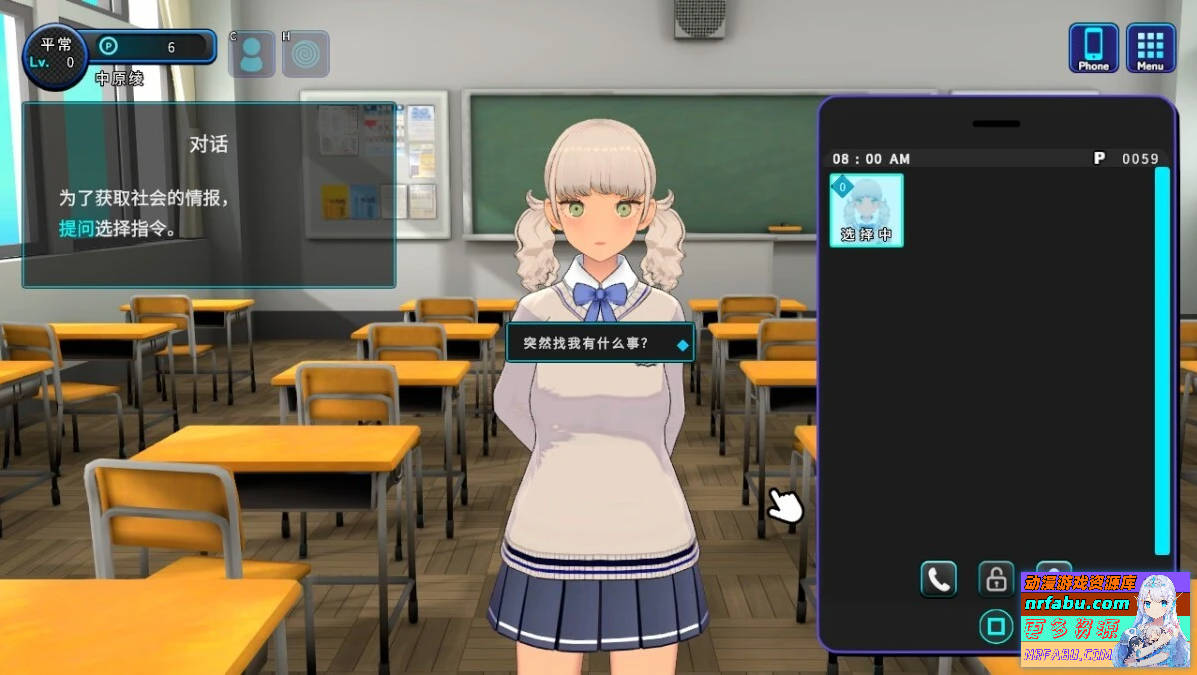
Task: Open the Phone button
Action: click(x=1093, y=48)
